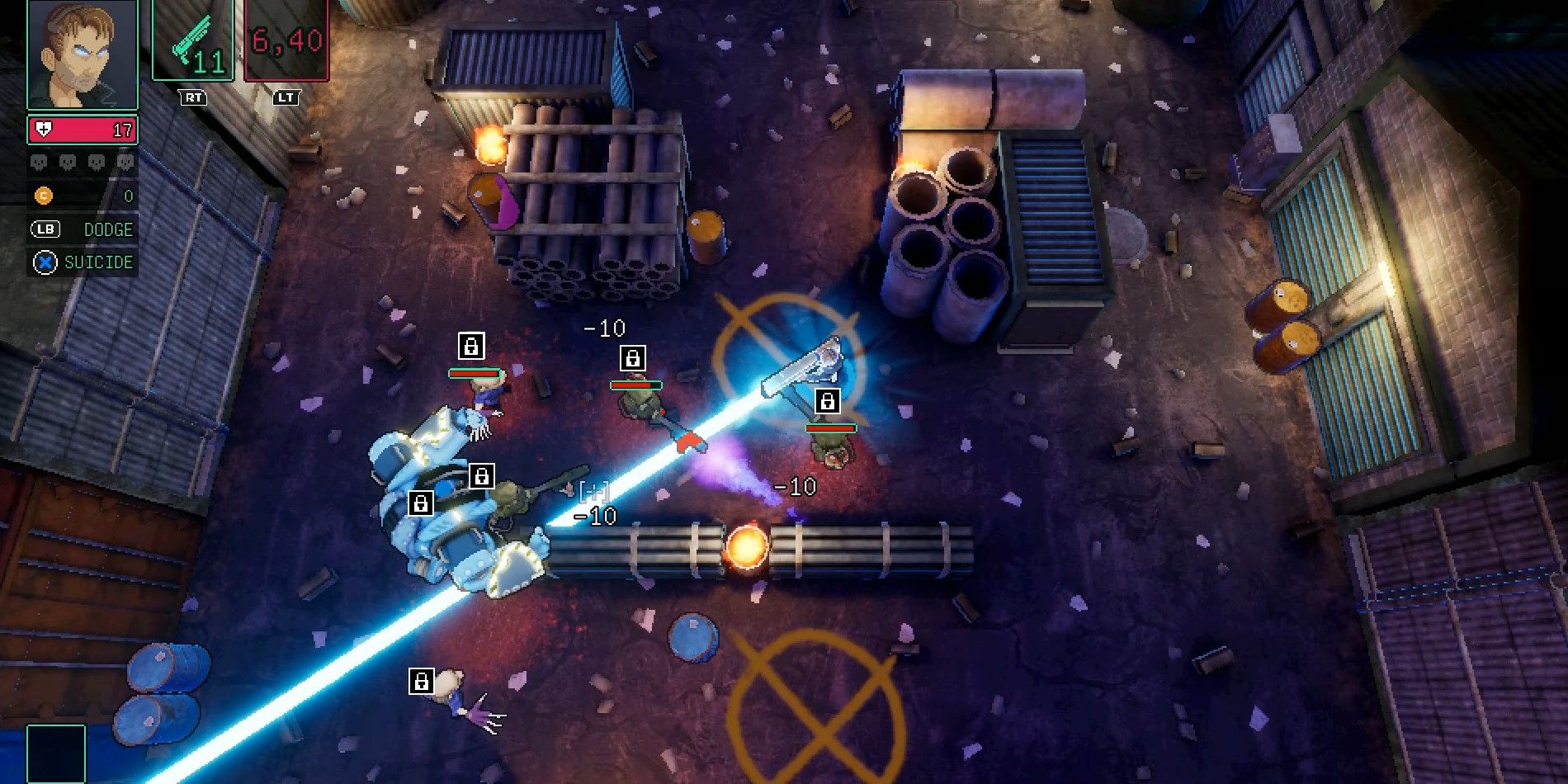Select the red secondary weapon slot

tap(286, 40)
